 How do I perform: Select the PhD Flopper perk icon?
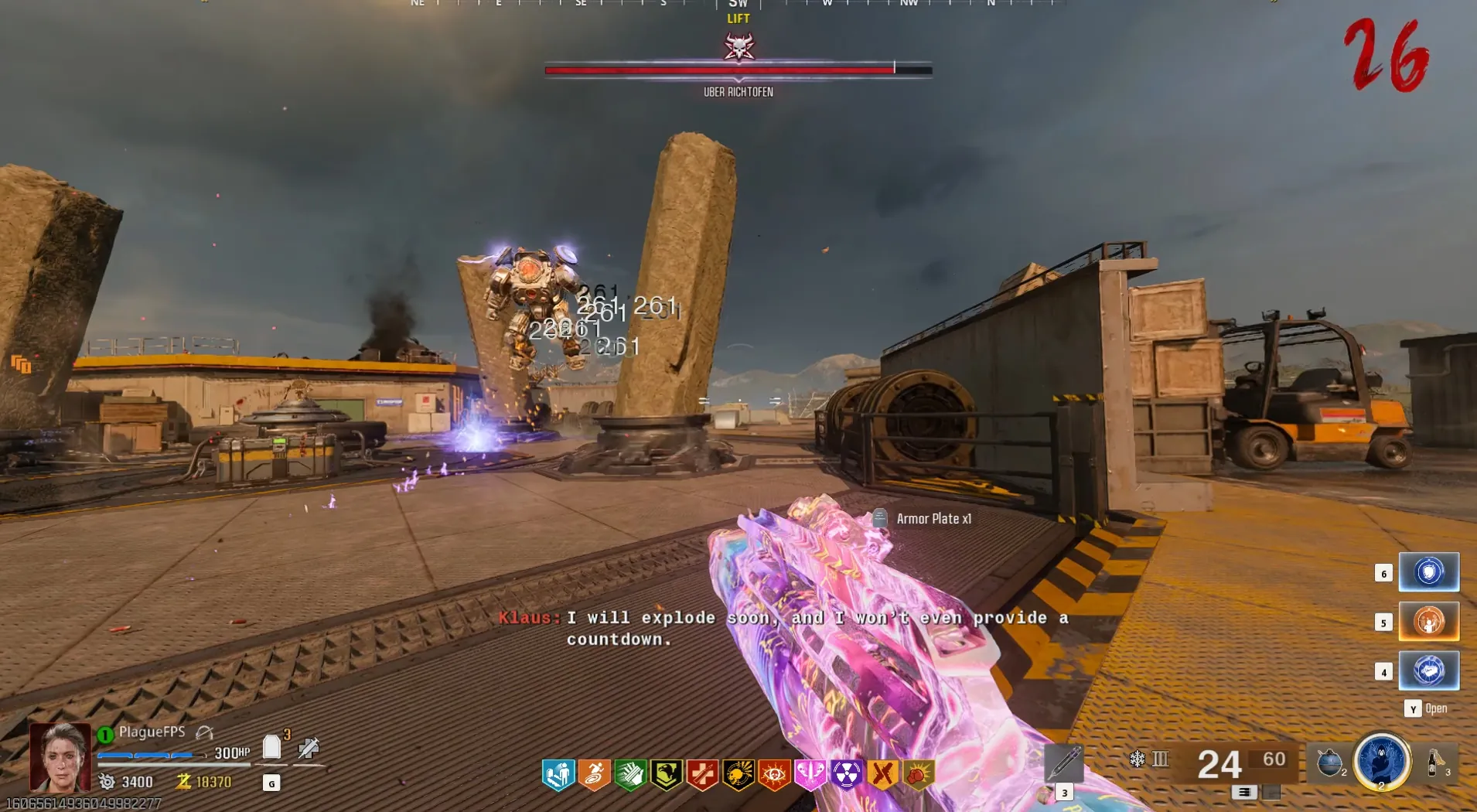pos(558,774)
